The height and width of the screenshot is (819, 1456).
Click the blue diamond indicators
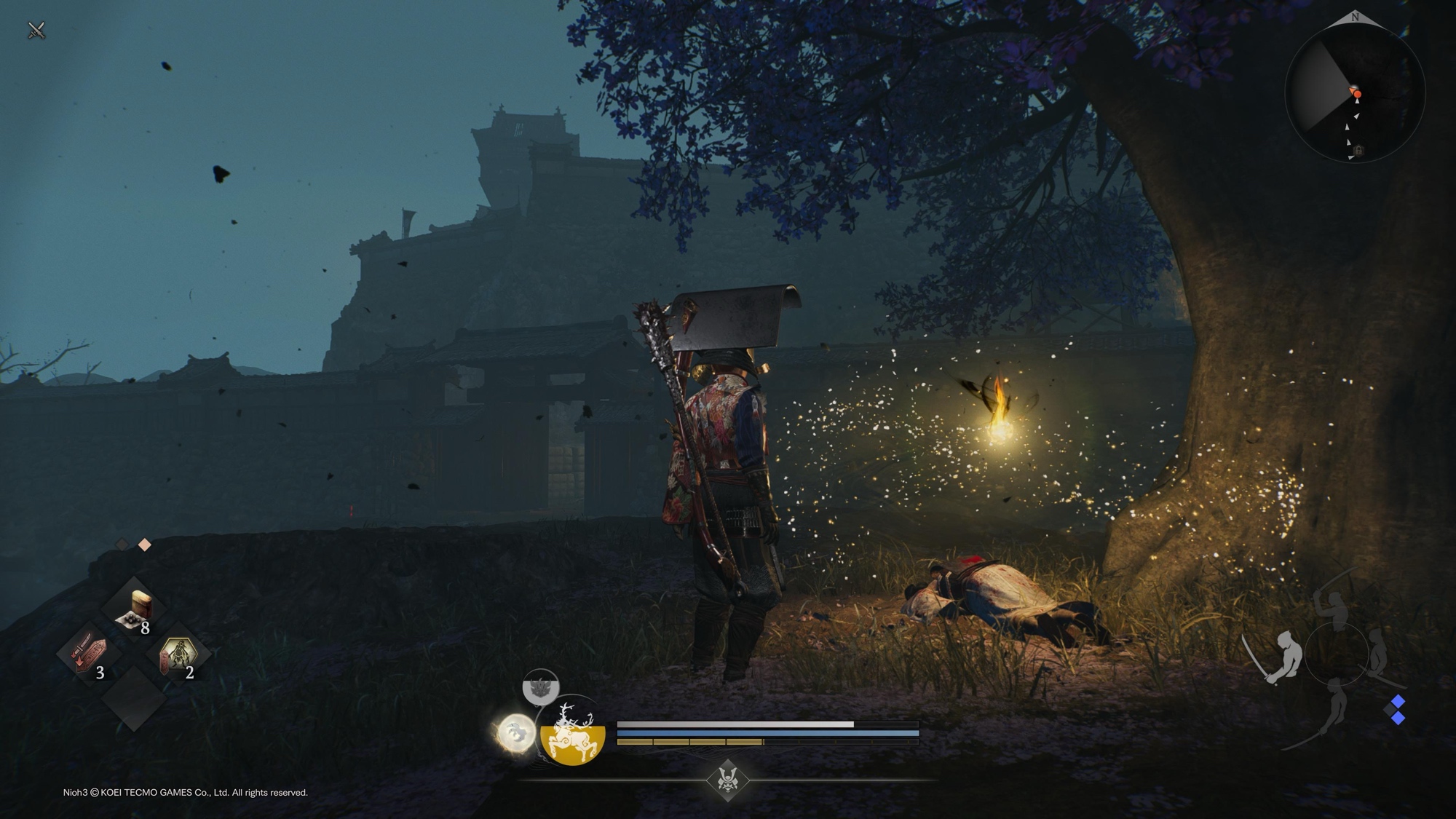pos(1397,710)
